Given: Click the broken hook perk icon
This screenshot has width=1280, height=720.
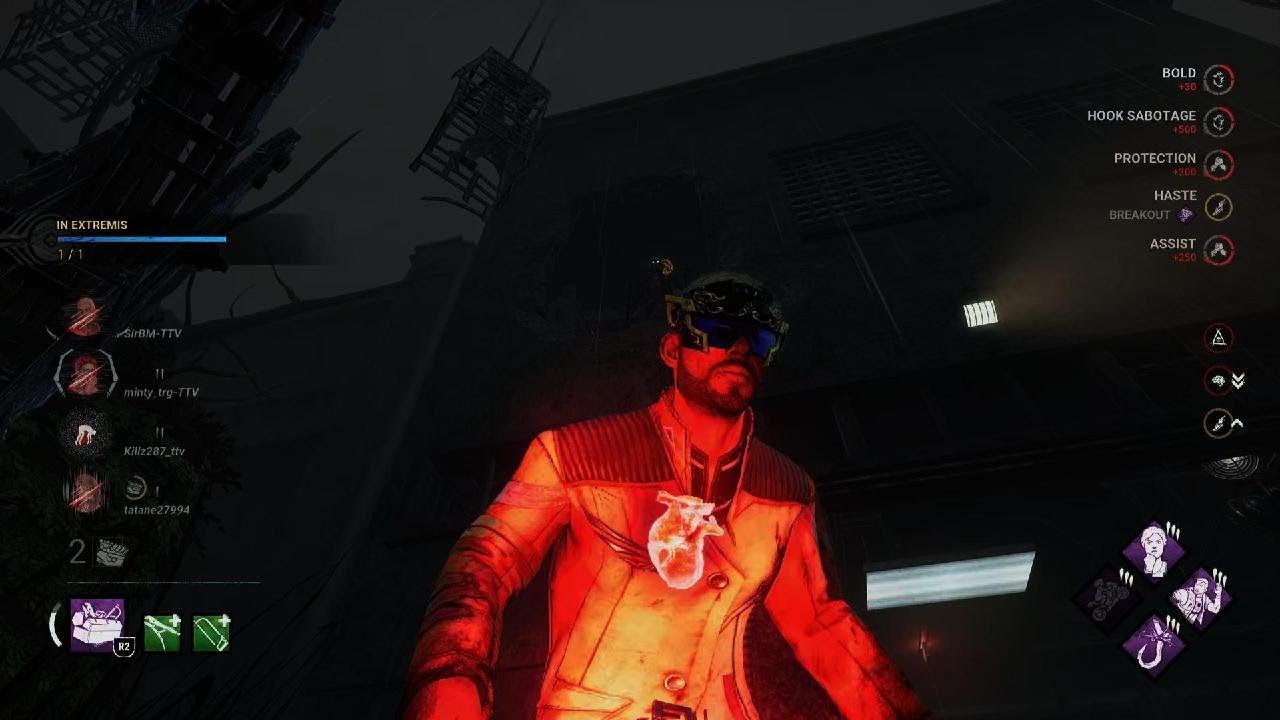Looking at the screenshot, I should tap(1154, 643).
